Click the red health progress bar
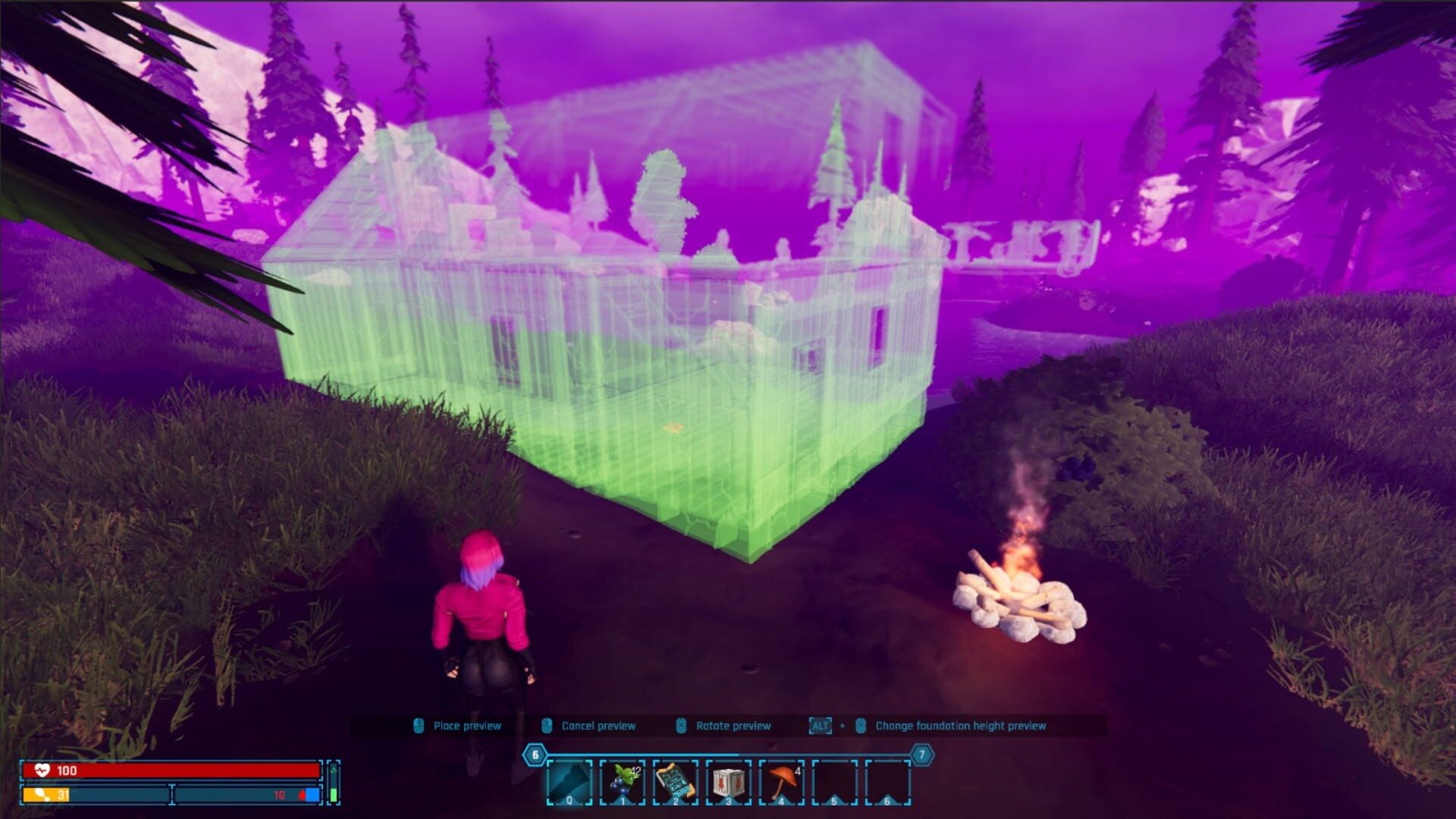Screen dimensions: 1456x819 [171, 770]
